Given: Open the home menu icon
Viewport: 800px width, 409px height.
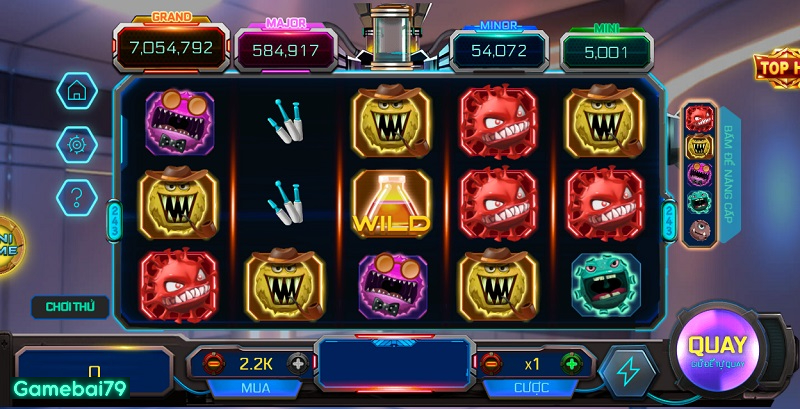Looking at the screenshot, I should coord(75,90).
